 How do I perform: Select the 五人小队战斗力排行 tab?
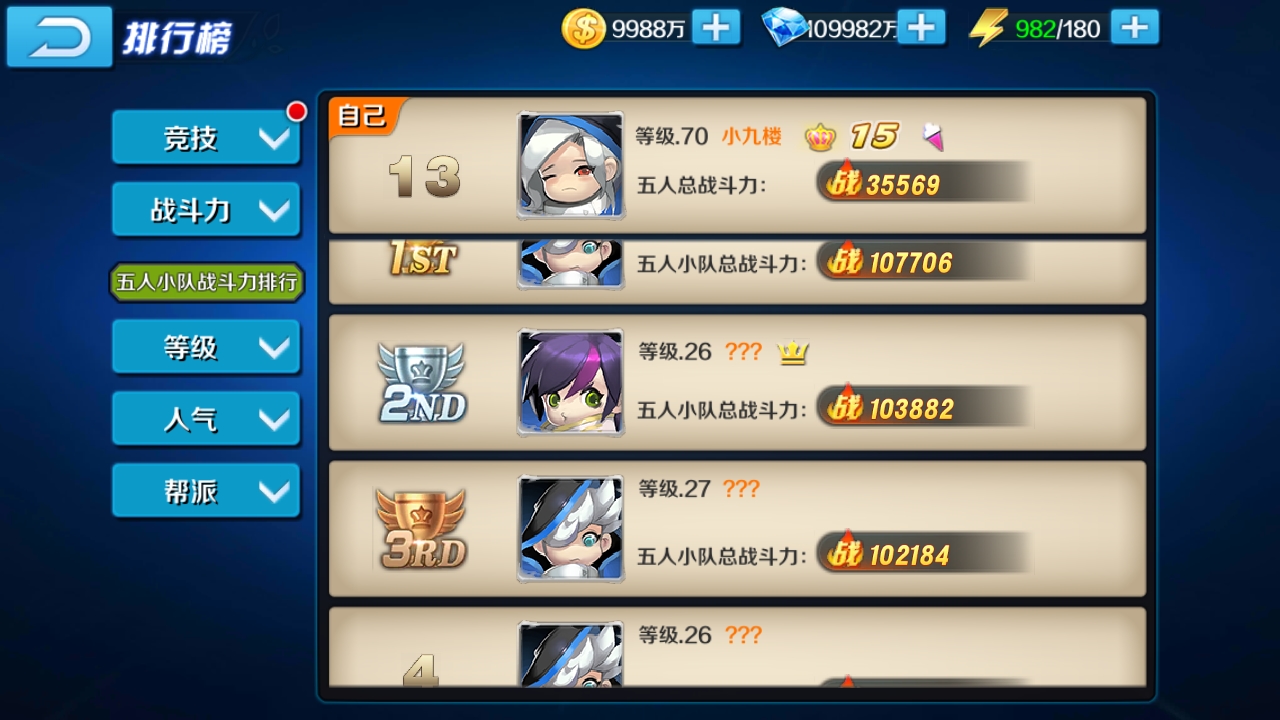206,283
